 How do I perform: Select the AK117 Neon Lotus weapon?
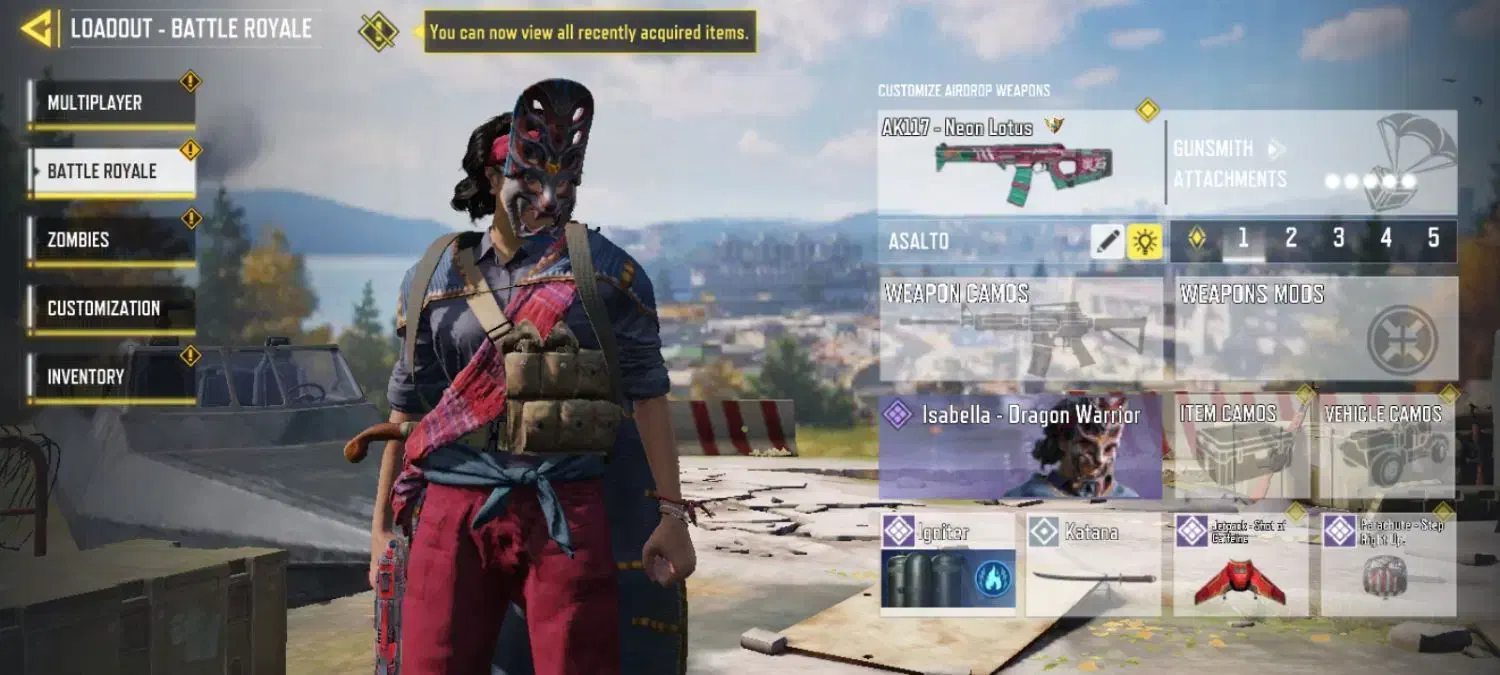click(x=1020, y=162)
